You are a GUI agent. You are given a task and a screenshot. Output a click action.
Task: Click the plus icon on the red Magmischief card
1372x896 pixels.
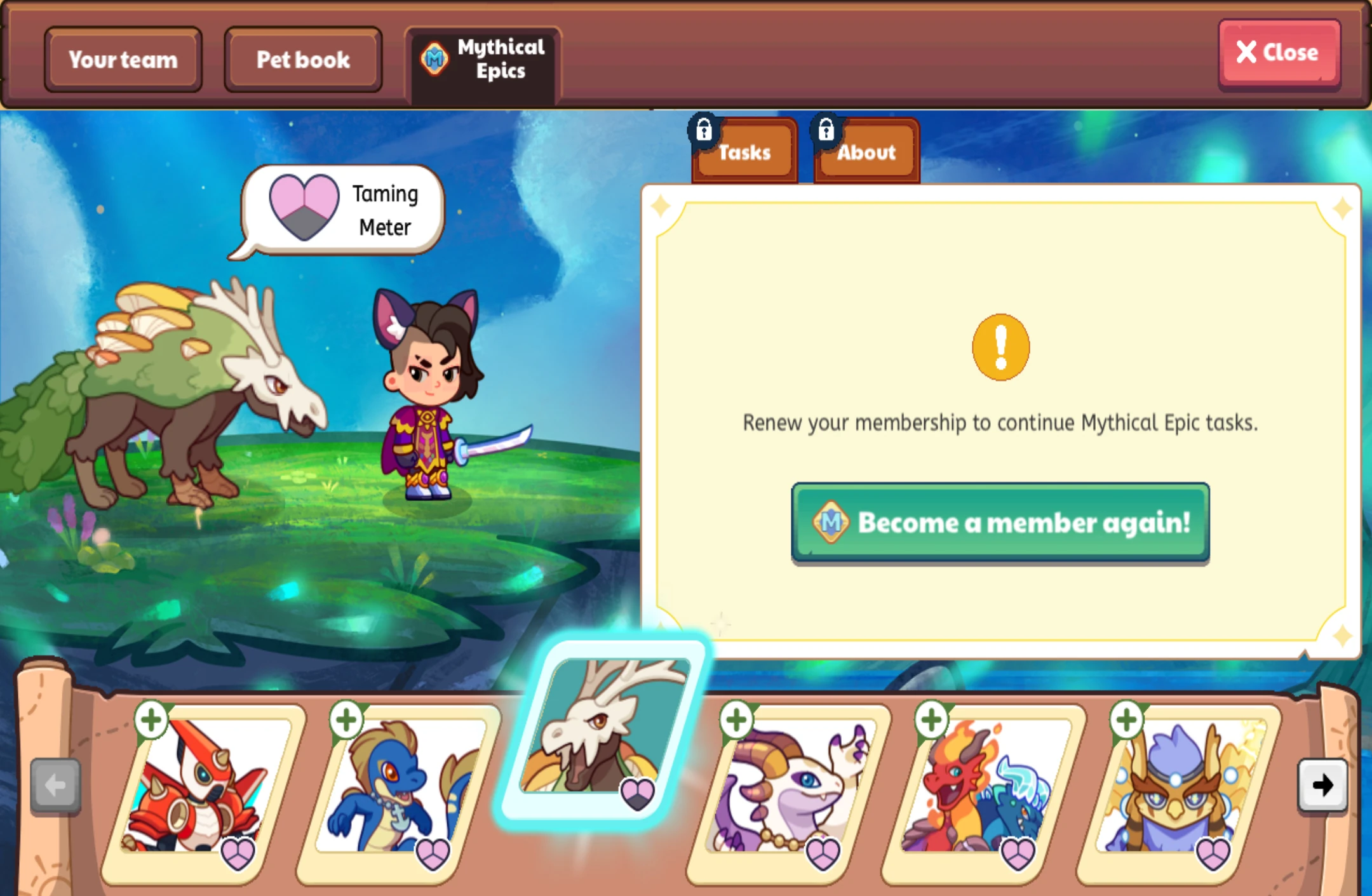coord(152,720)
